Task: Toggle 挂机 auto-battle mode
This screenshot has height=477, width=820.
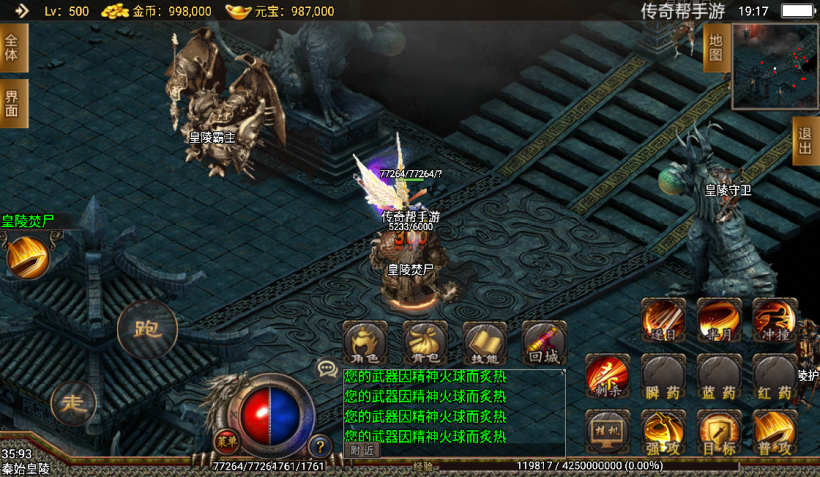Action: tap(608, 432)
